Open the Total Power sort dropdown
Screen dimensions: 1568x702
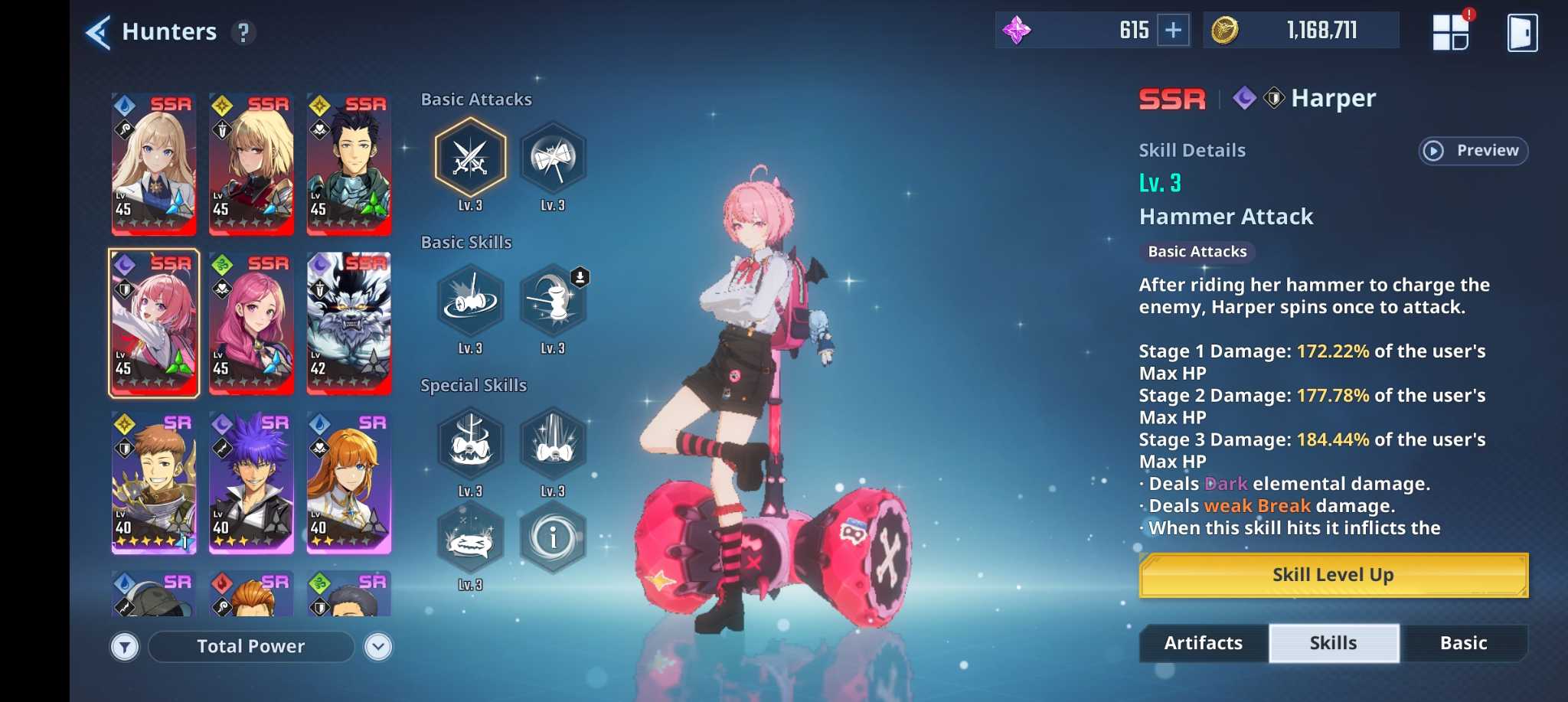click(x=251, y=647)
